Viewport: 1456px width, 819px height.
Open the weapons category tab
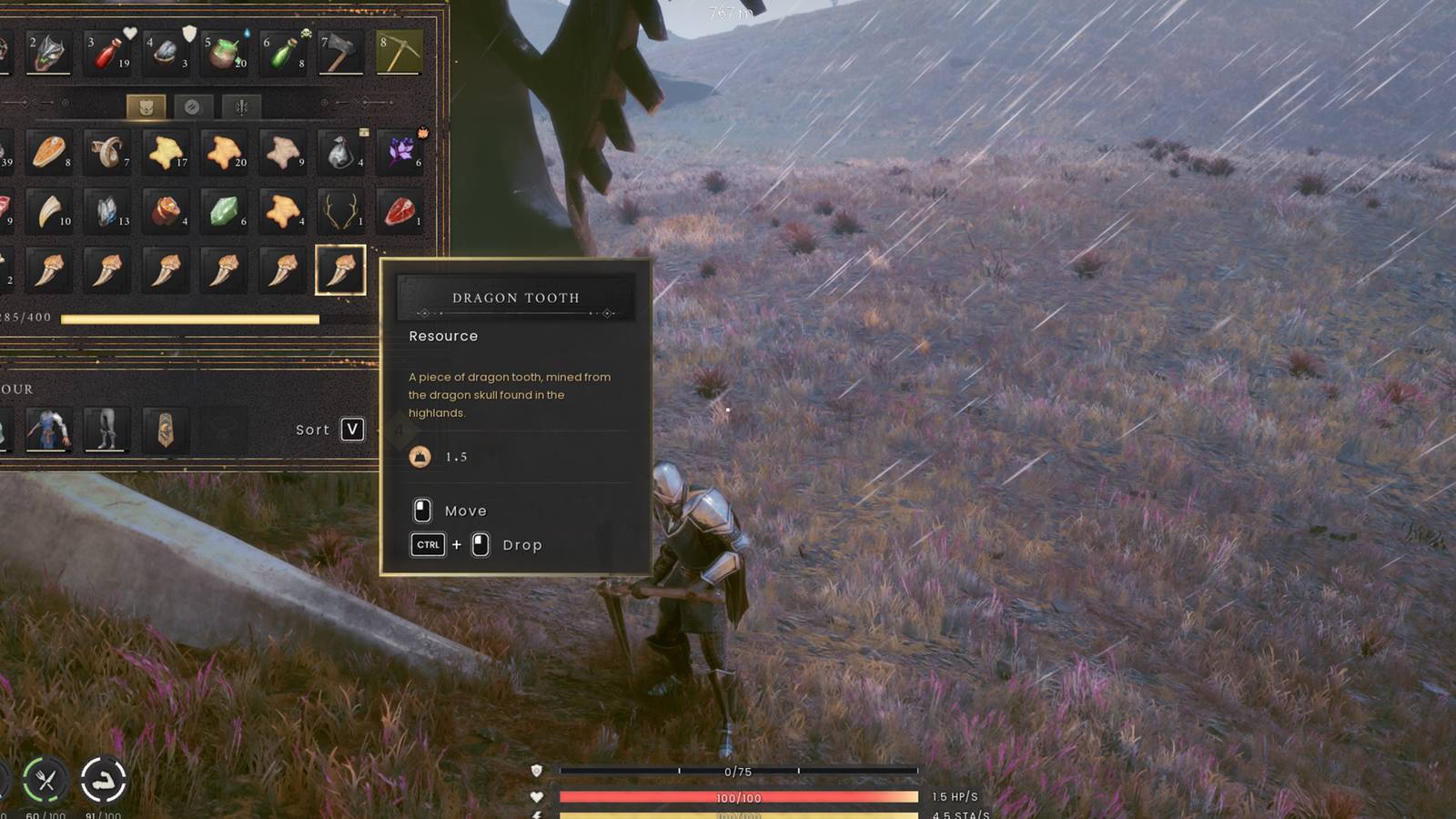point(237,107)
